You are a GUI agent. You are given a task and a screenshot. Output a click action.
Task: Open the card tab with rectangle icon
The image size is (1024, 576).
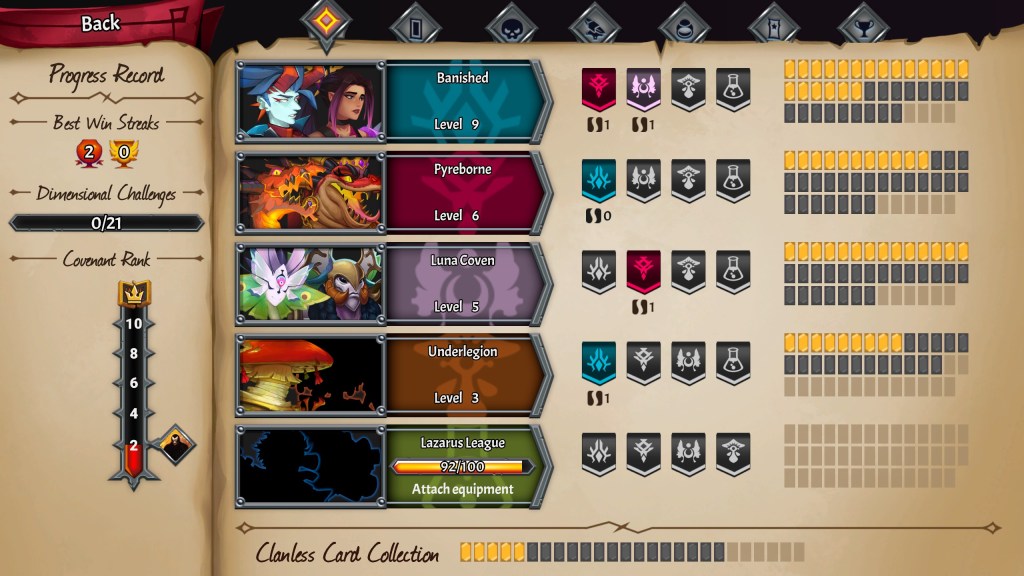tap(416, 24)
